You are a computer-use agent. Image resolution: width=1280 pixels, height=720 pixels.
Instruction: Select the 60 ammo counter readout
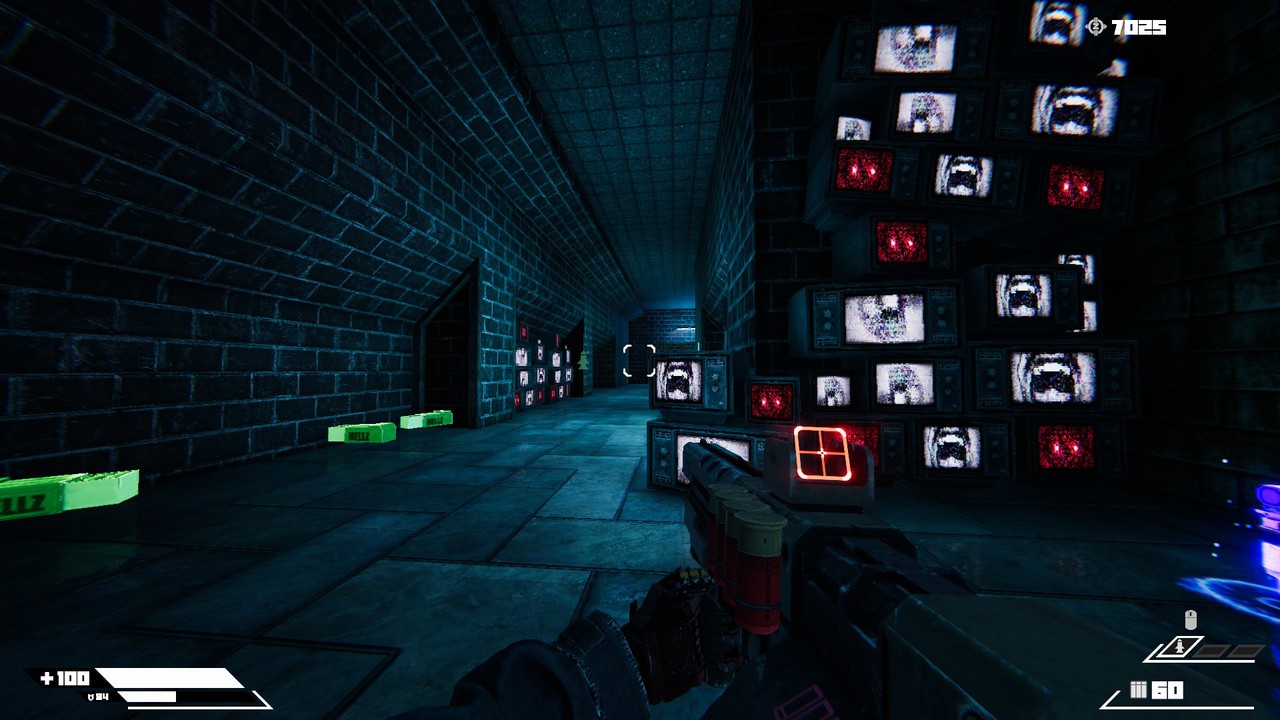[x=1167, y=689]
